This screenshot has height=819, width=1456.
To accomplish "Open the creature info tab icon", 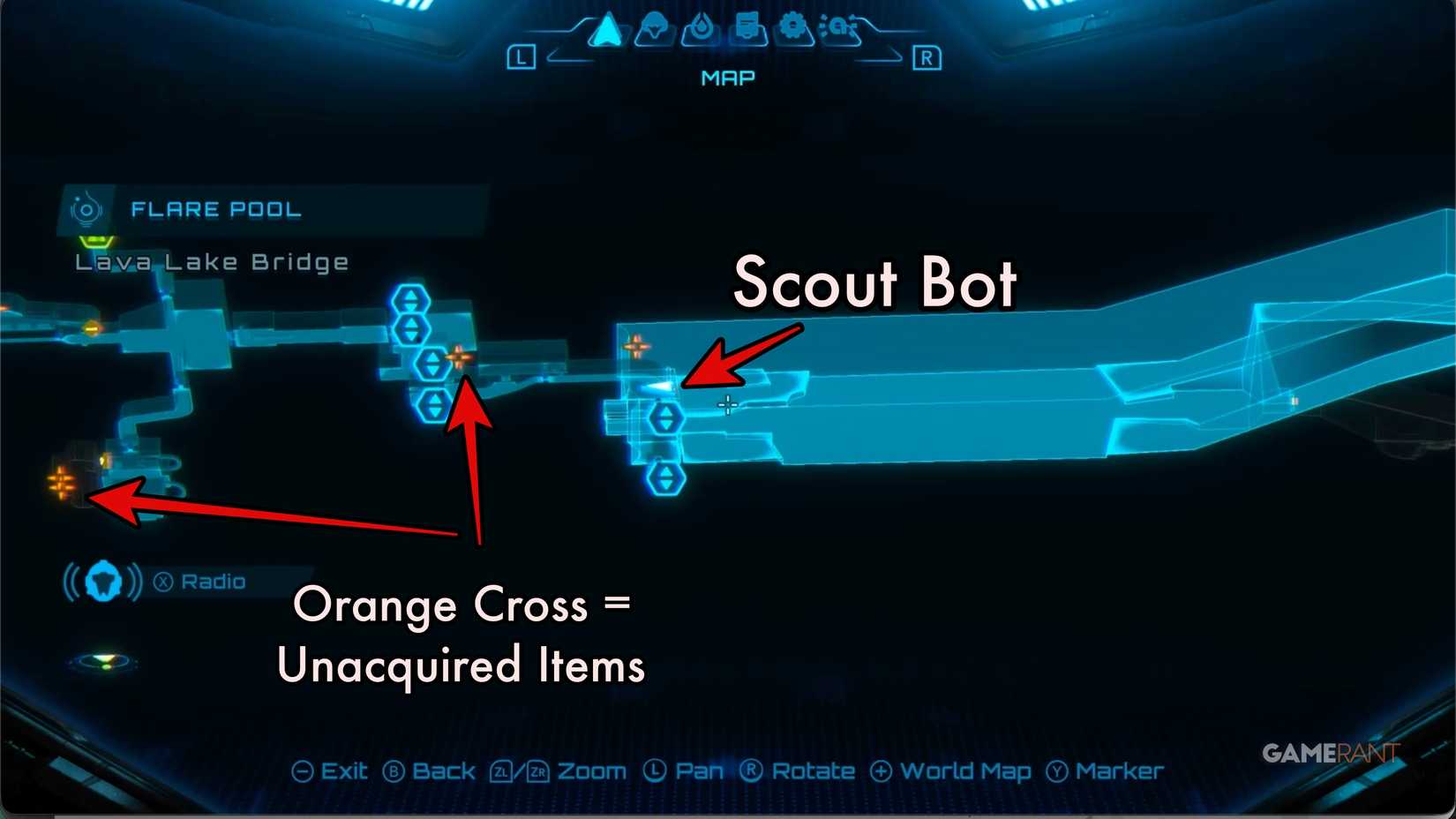I will [653, 28].
